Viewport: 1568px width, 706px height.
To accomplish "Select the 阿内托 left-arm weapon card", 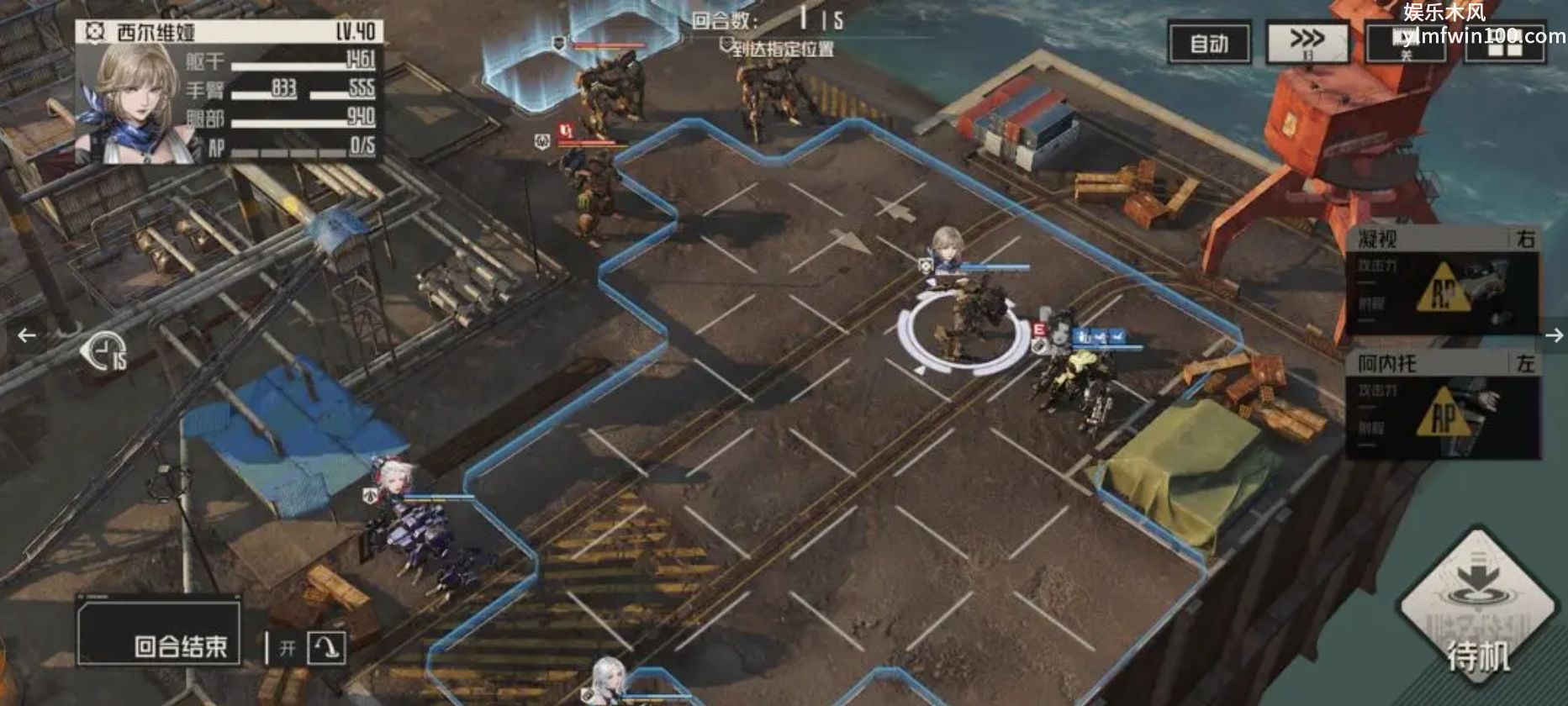I will point(1444,405).
